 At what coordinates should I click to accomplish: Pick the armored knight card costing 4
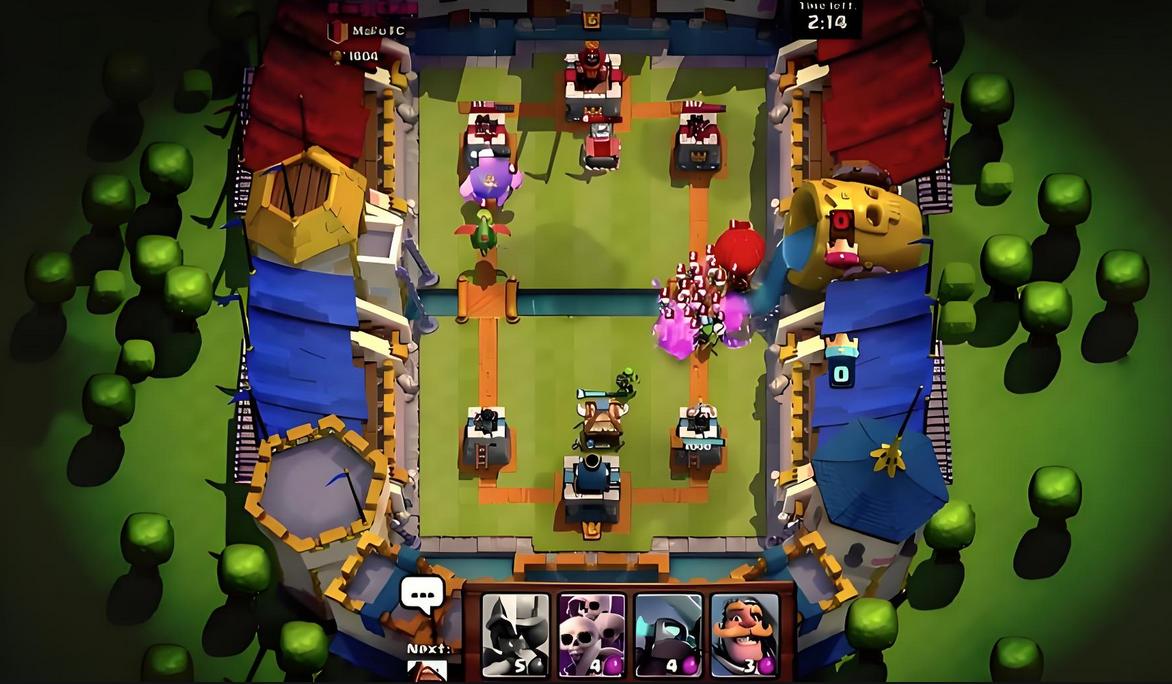(x=668, y=634)
